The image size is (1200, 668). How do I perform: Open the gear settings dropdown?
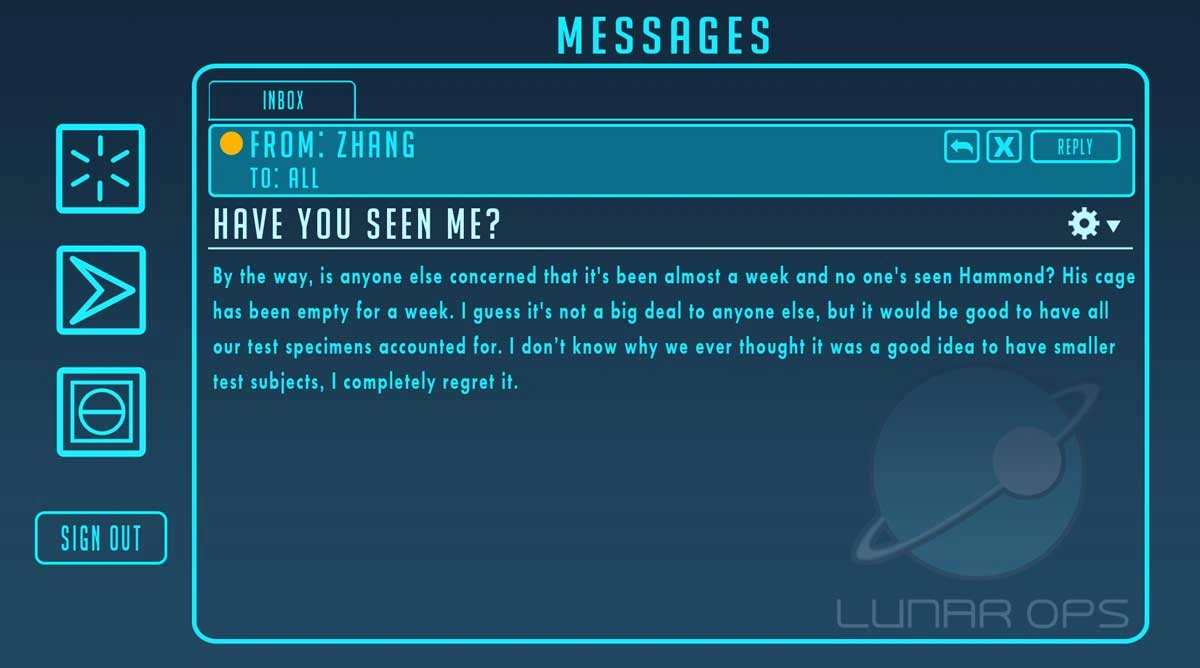pos(1093,224)
